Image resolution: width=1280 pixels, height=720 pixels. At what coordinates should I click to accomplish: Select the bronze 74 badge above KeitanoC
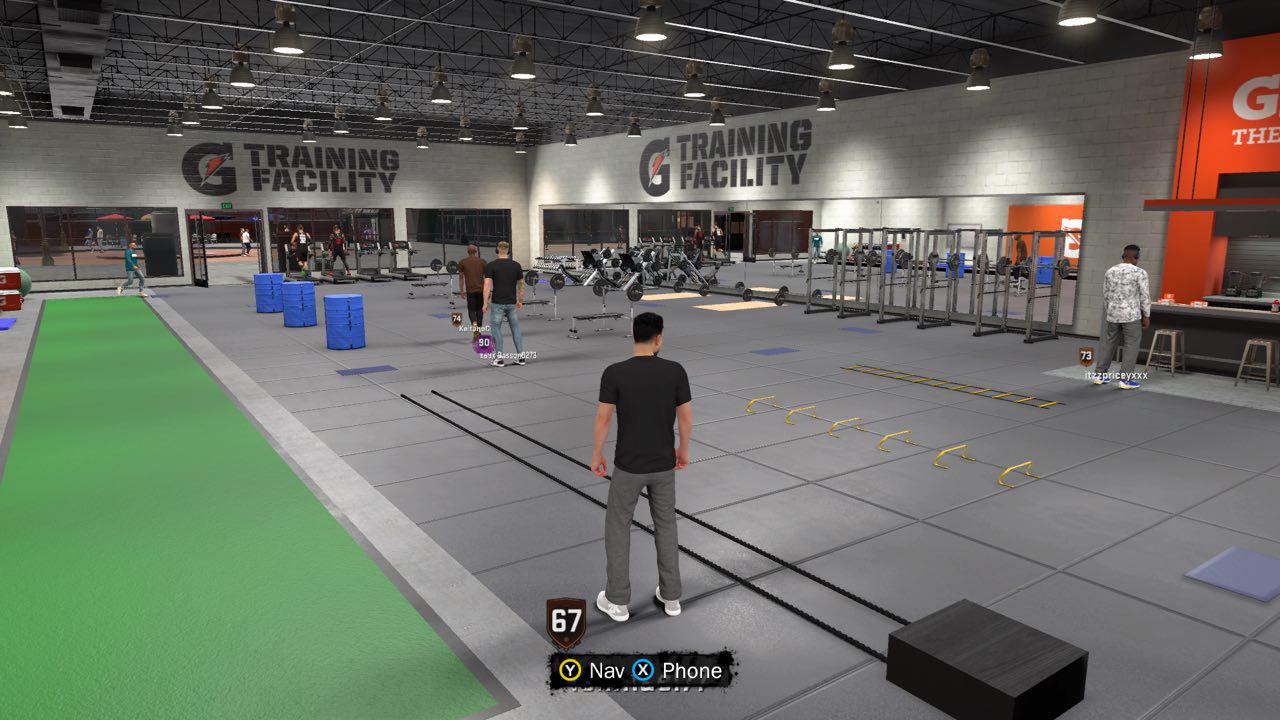point(456,317)
